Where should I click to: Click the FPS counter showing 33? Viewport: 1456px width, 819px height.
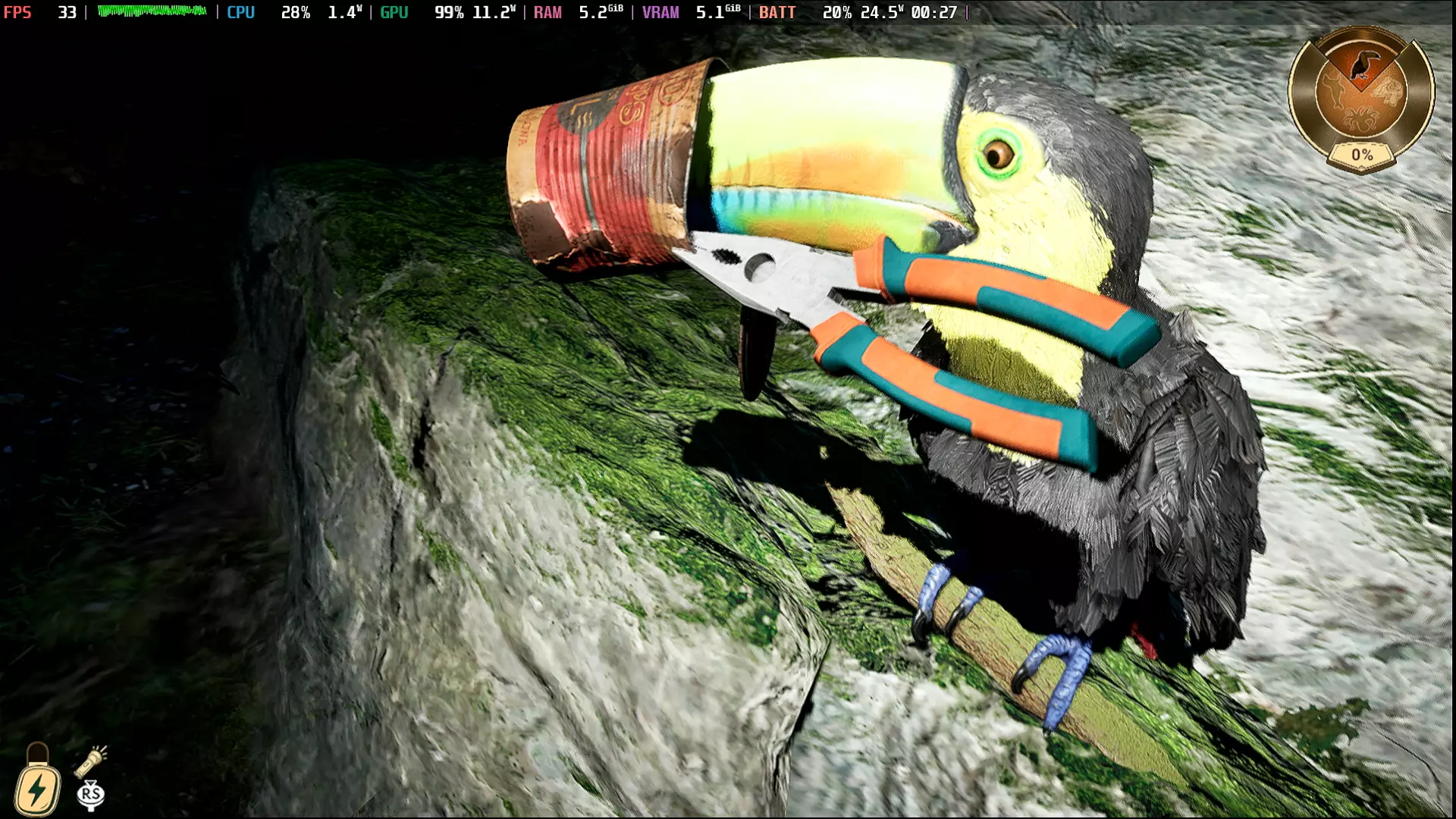pyautogui.click(x=67, y=12)
